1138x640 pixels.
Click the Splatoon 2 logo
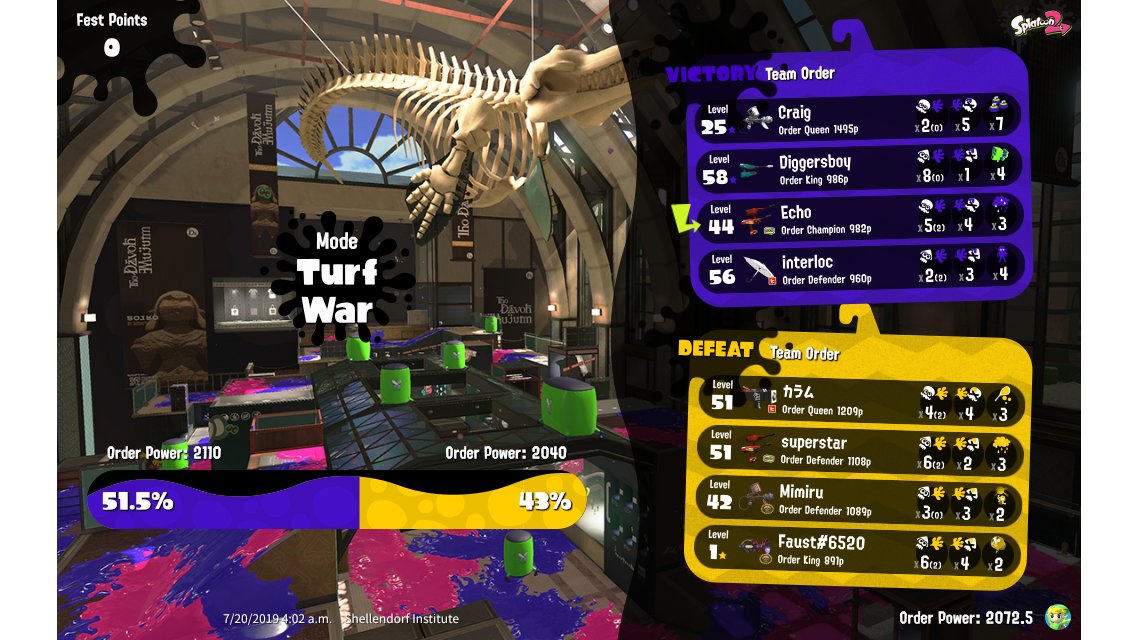pos(1040,25)
